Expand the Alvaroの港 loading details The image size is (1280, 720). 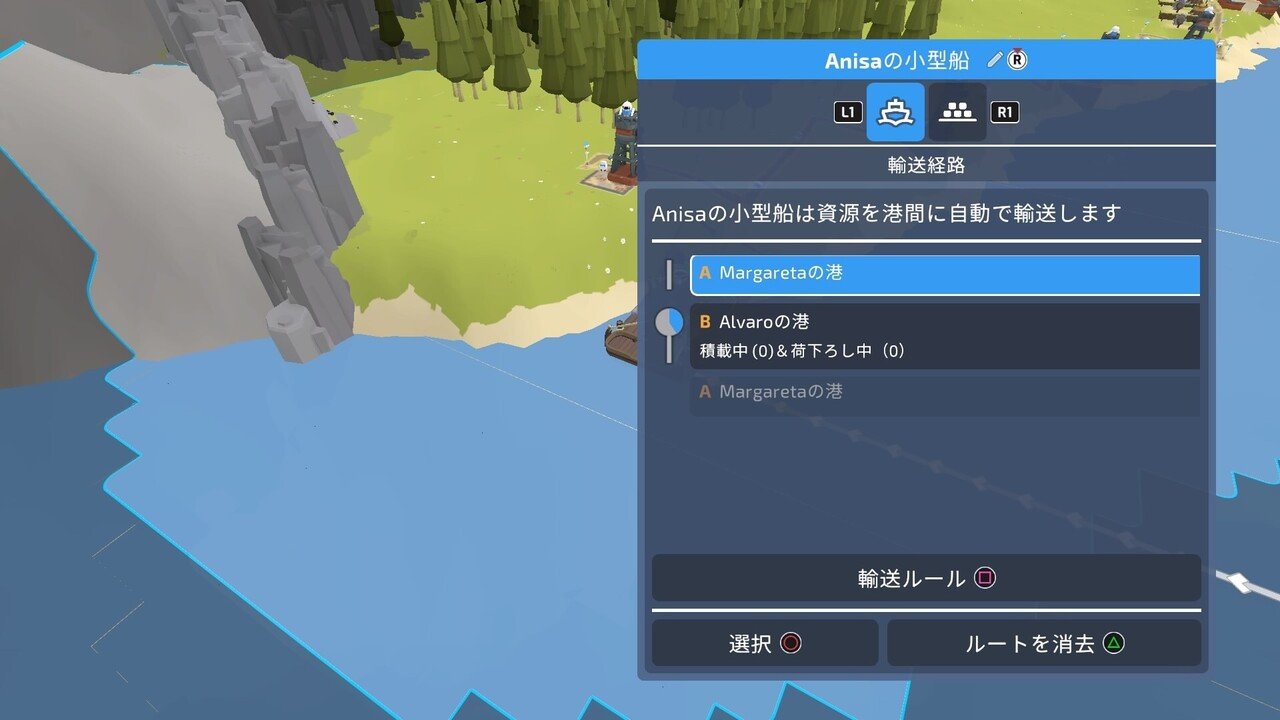(943, 322)
